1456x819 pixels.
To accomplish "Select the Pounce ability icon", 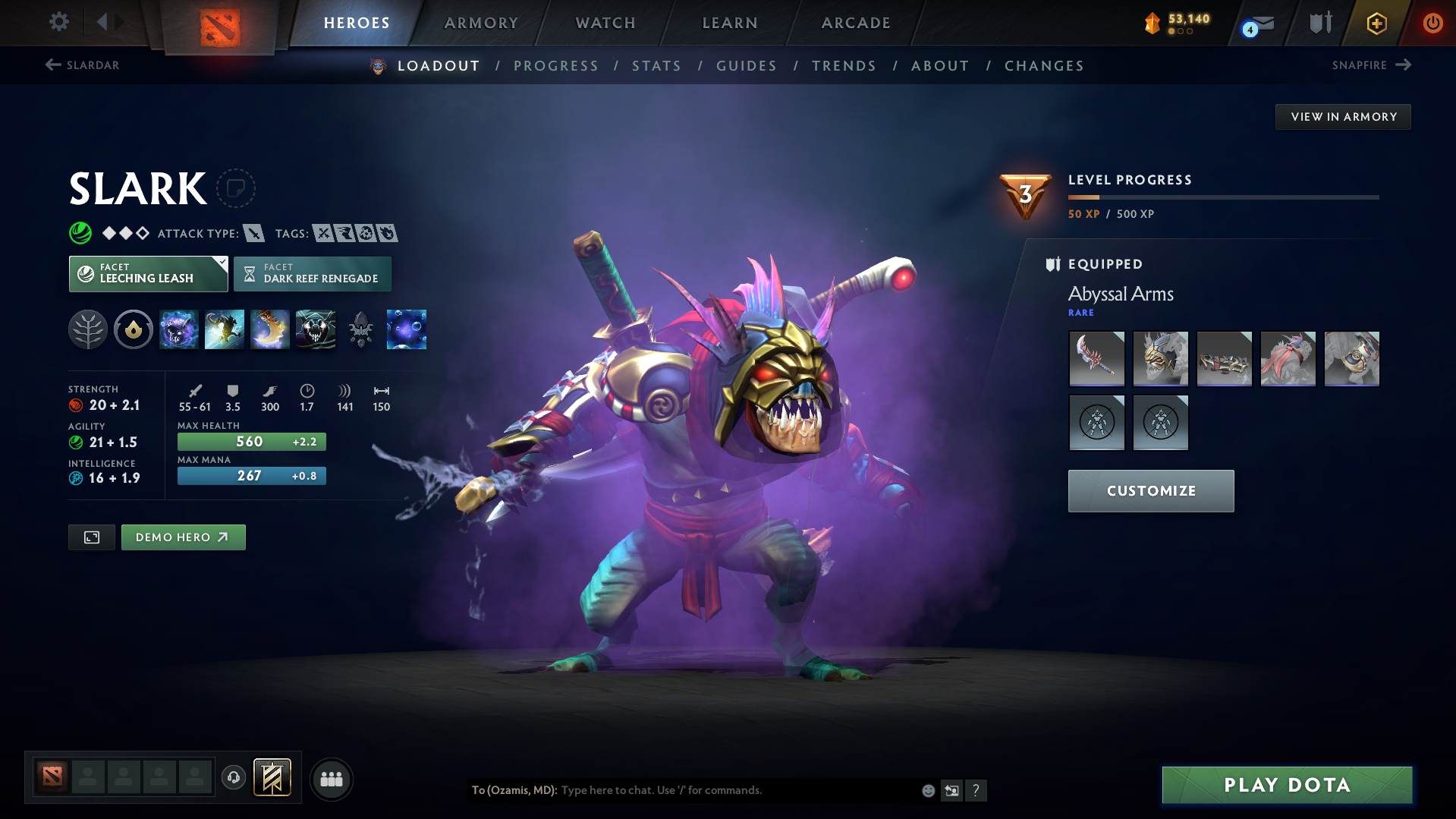I will (x=225, y=329).
